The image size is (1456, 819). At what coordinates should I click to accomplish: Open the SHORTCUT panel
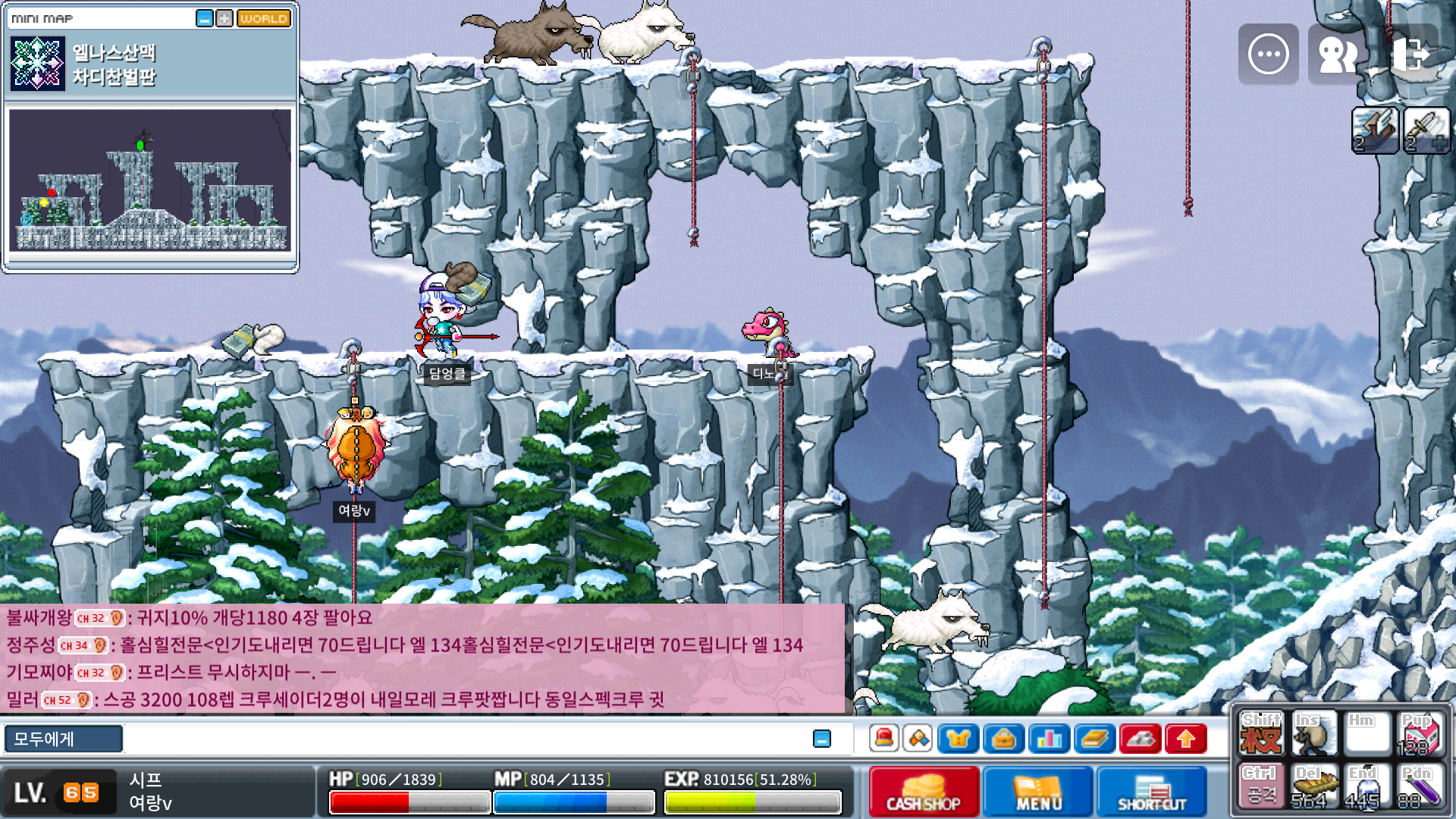[1151, 792]
